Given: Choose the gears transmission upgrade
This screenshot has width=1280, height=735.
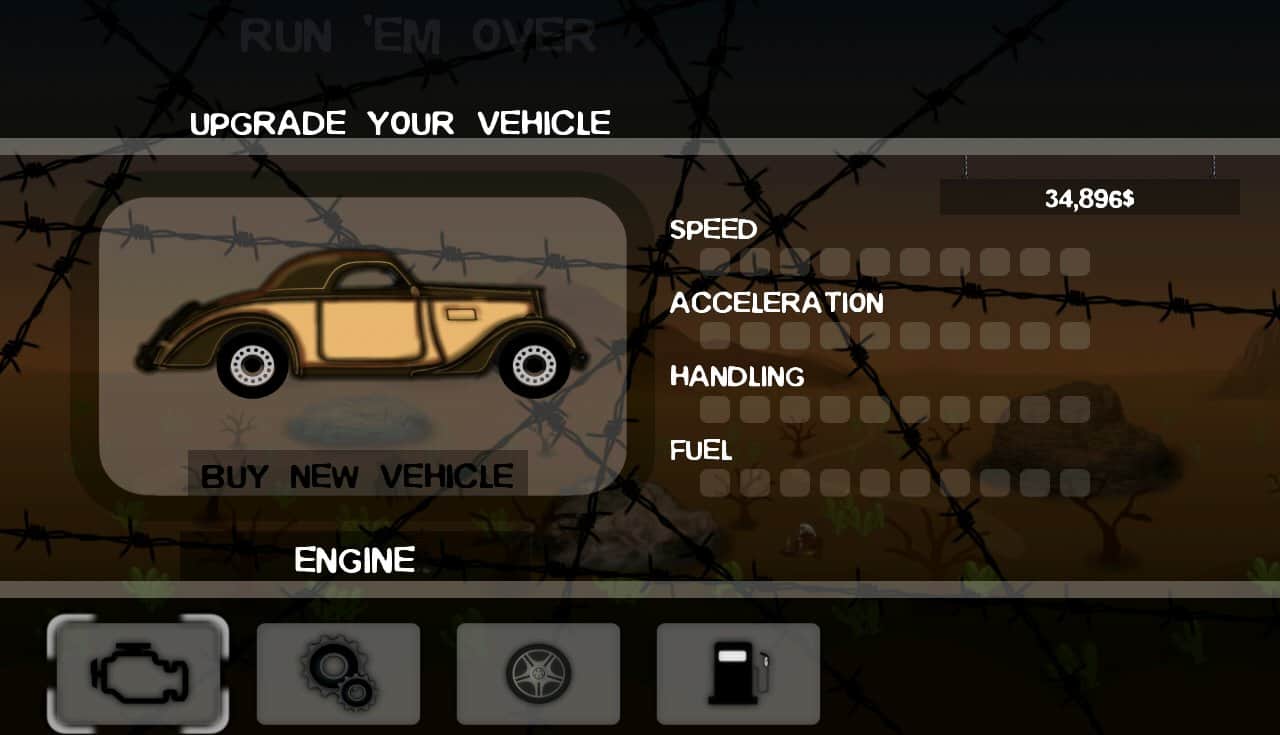Looking at the screenshot, I should tap(338, 673).
